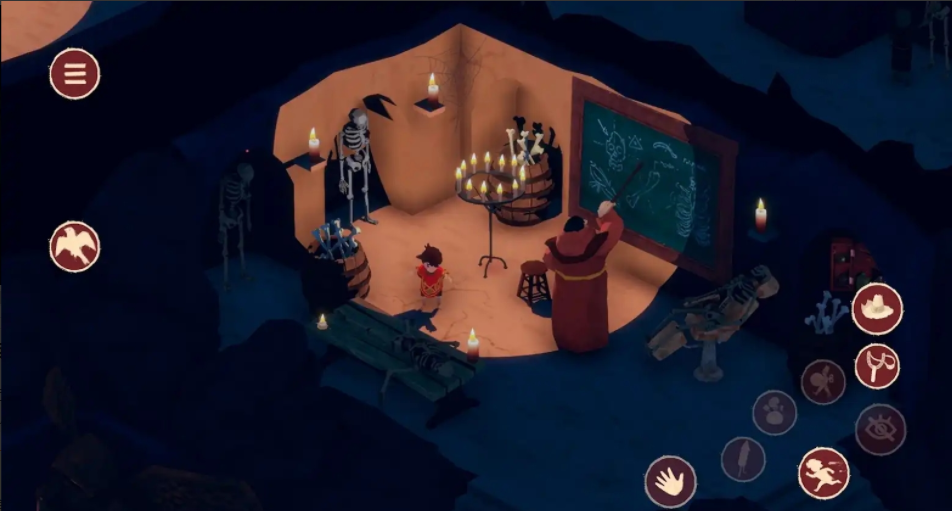Select the dimmed firecracker rocket item

pyautogui.click(x=743, y=459)
